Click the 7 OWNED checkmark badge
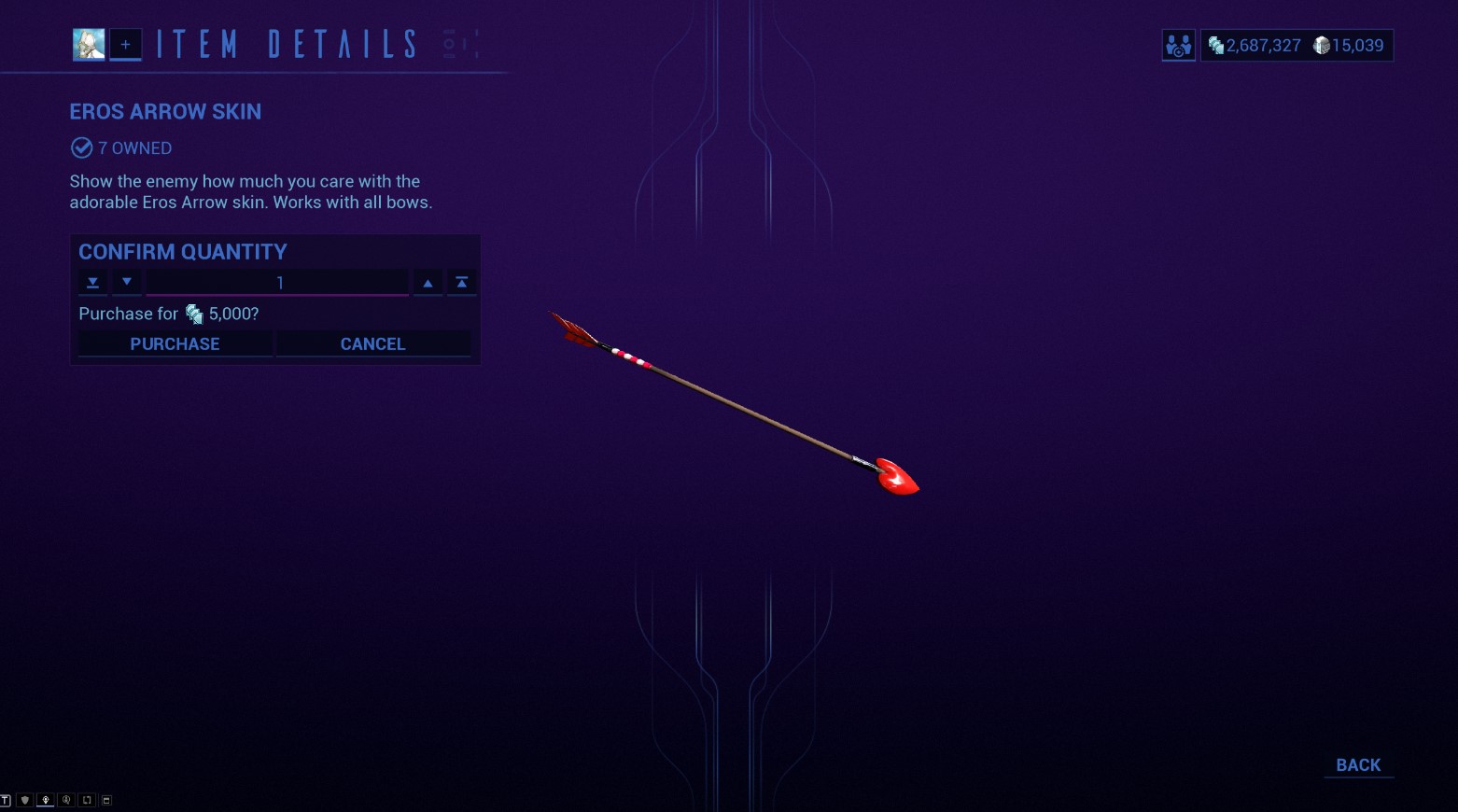 coord(81,147)
